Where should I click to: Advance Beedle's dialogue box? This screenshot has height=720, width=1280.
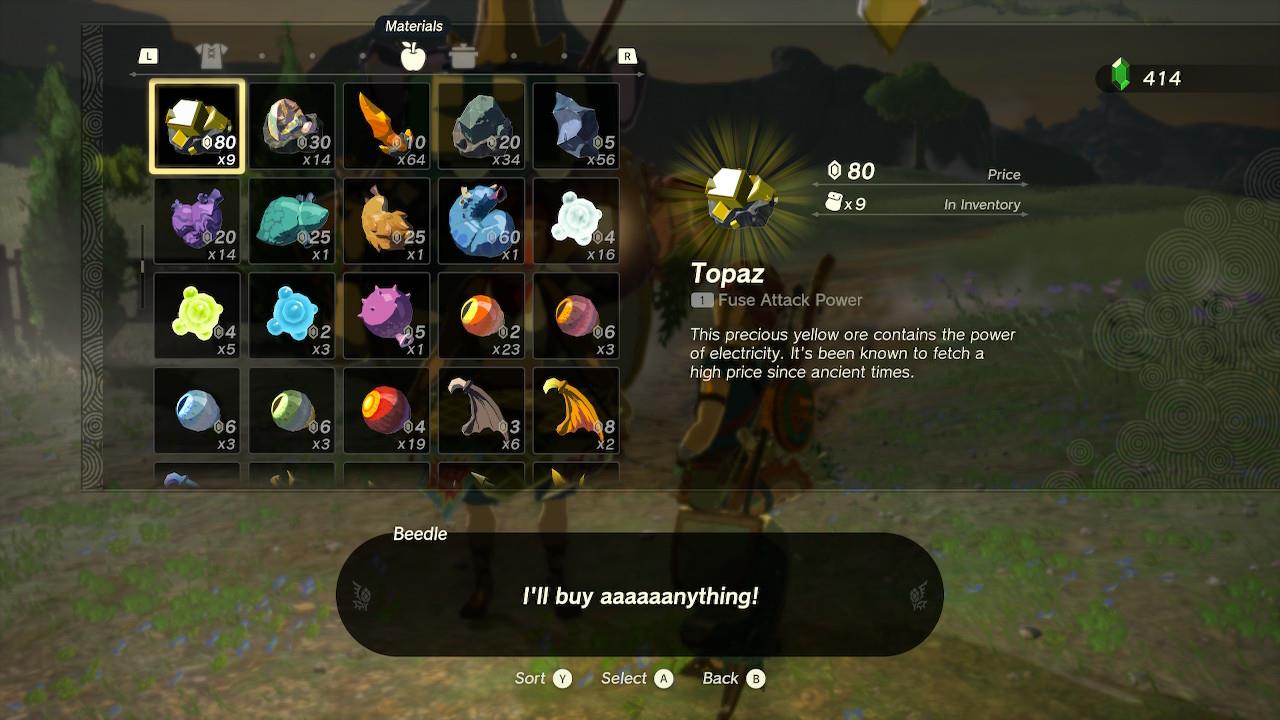[640, 596]
